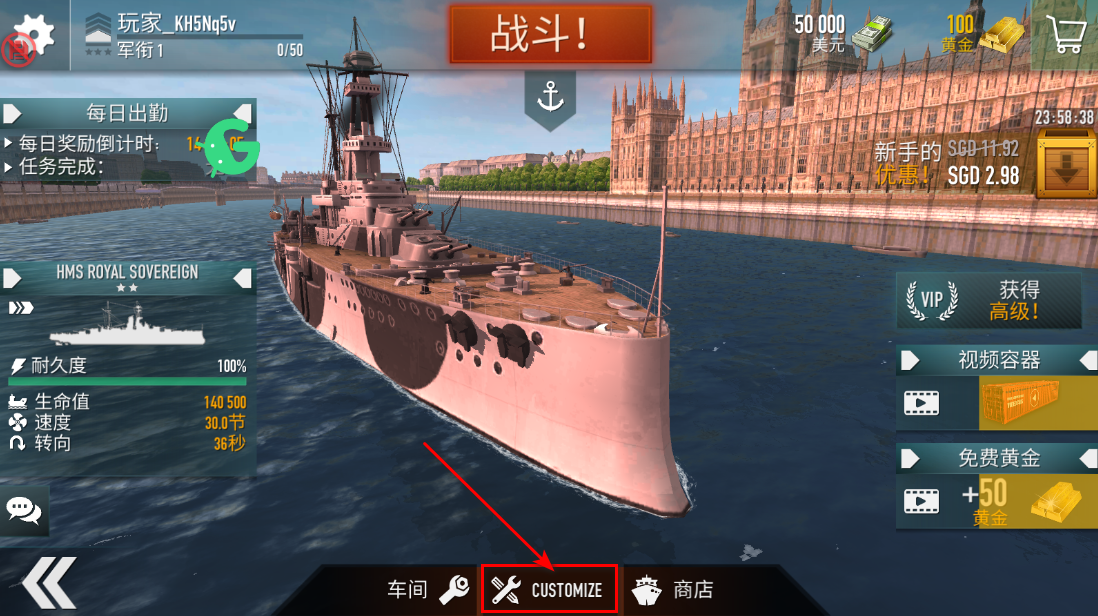Click the double-arrow back button

click(x=50, y=583)
